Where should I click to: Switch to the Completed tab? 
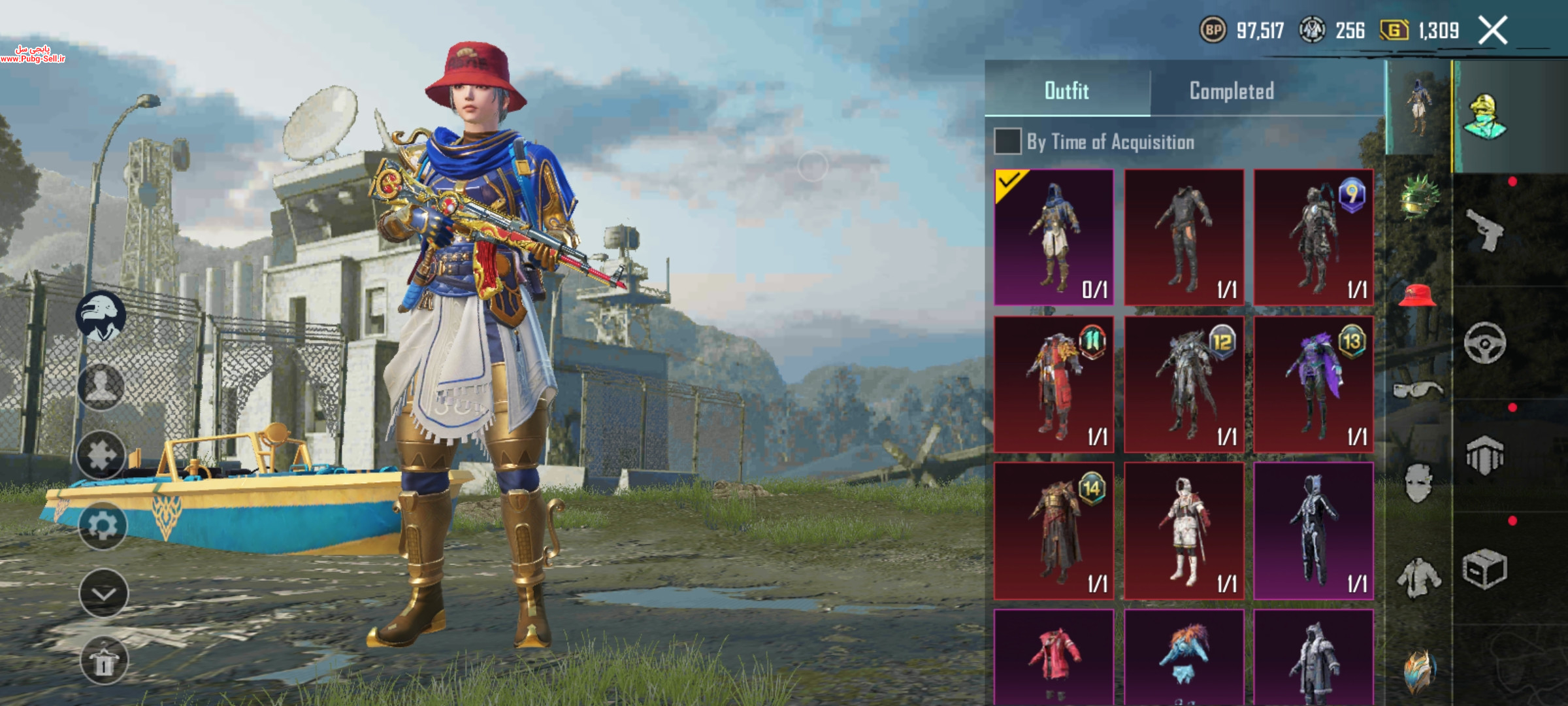tap(1232, 91)
